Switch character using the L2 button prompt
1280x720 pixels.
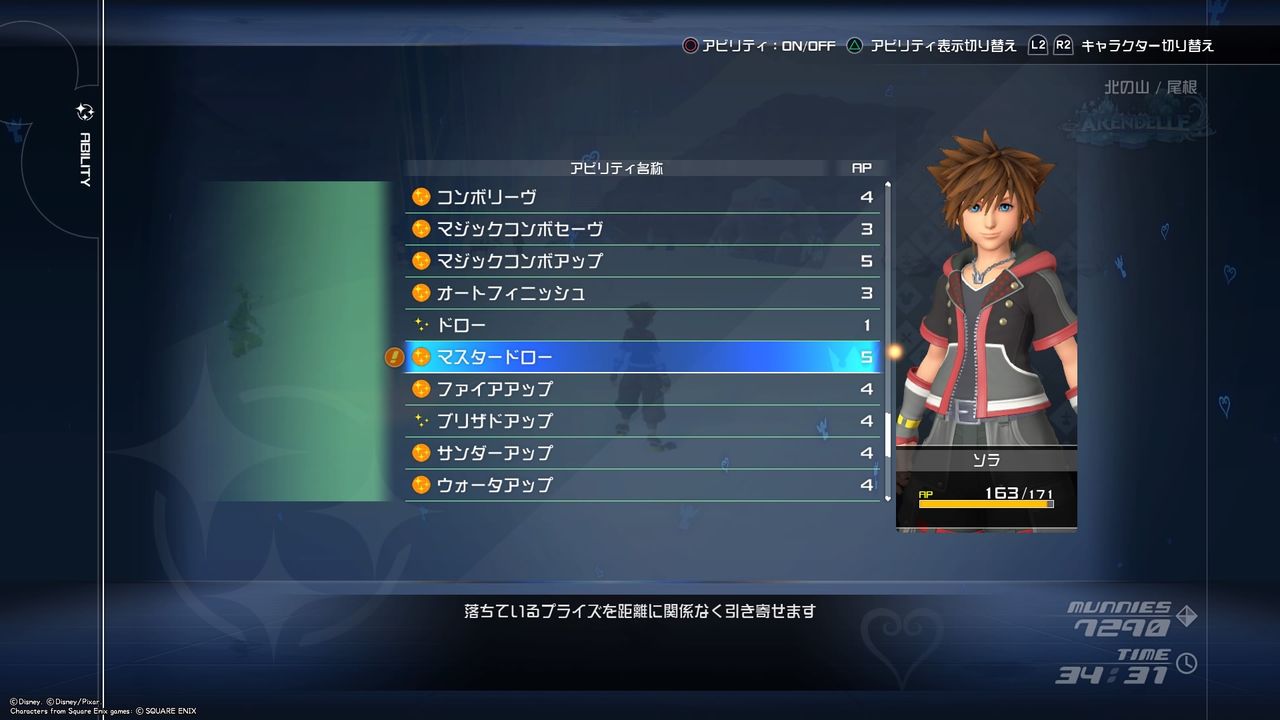pyautogui.click(x=1037, y=44)
